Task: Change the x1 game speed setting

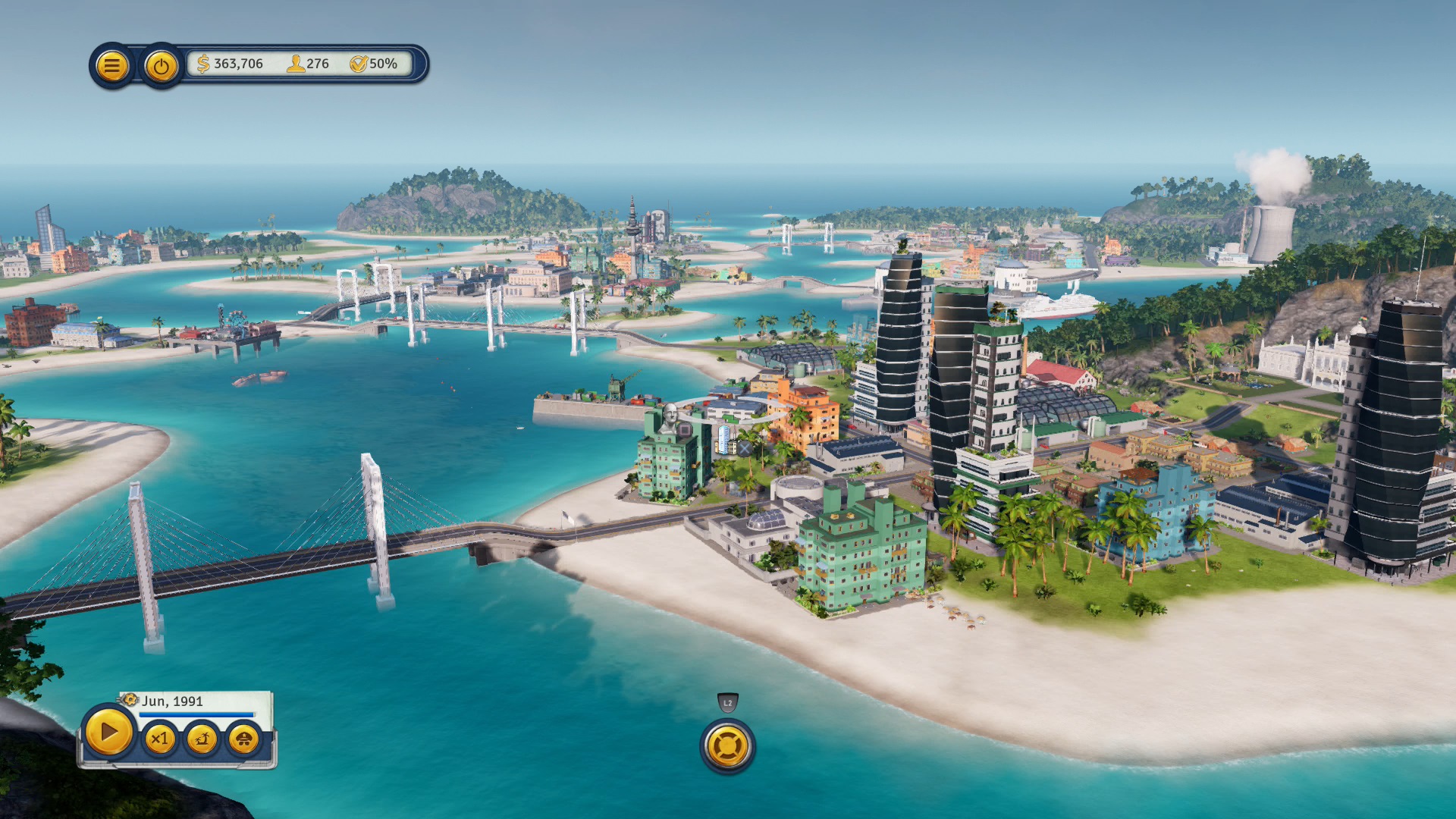Action: [x=159, y=739]
